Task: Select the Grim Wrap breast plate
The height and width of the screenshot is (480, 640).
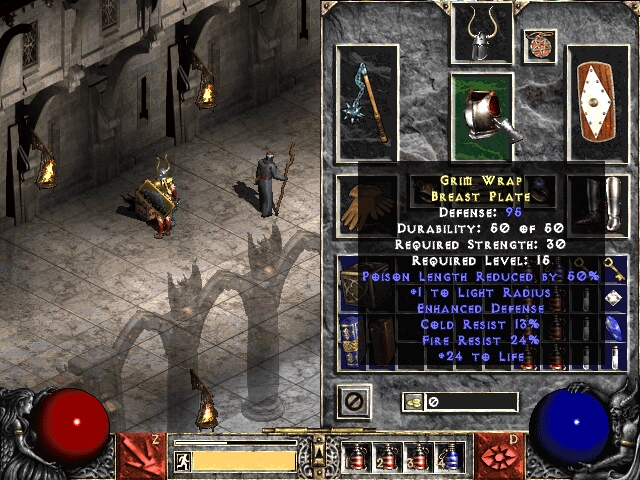Action: coord(482,117)
